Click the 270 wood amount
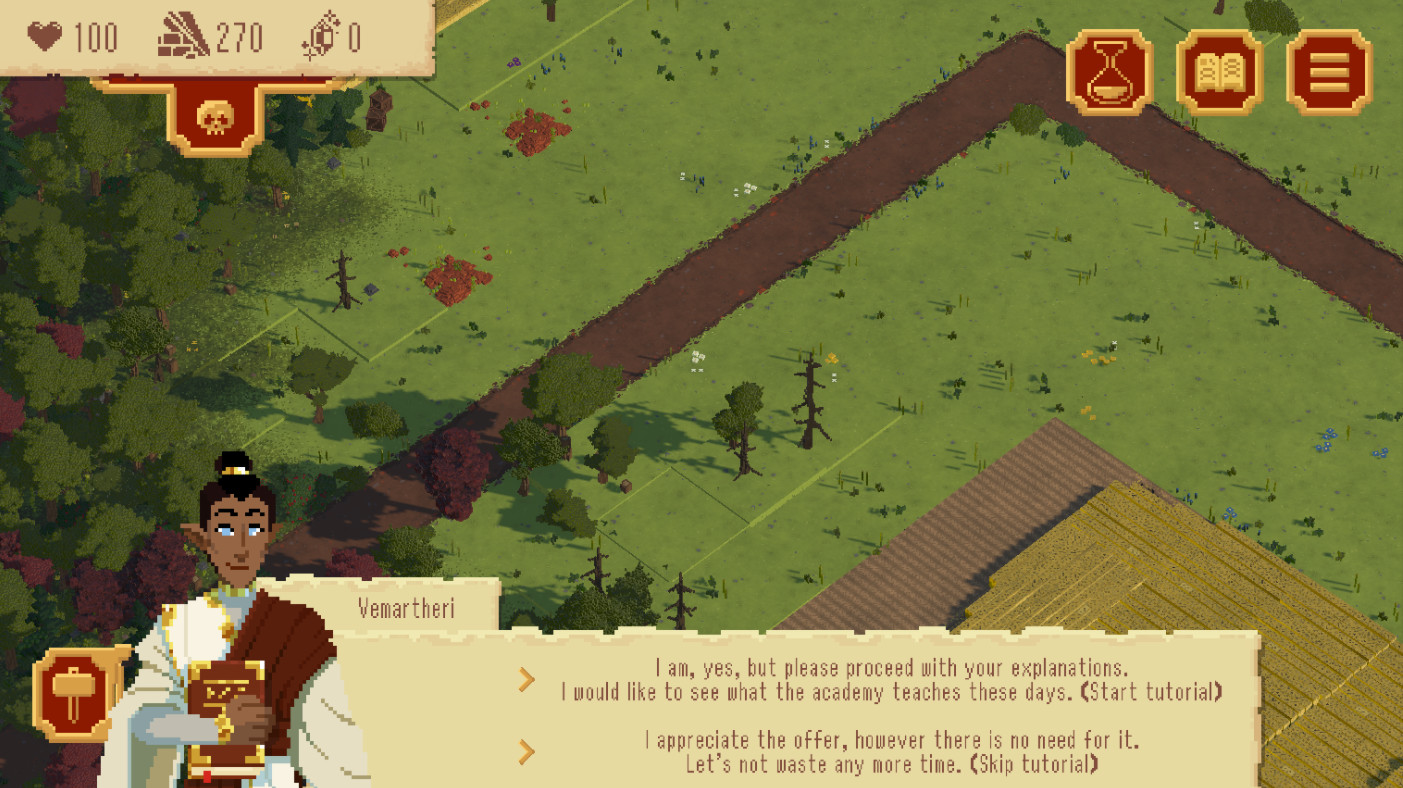Viewport: 1403px width, 788px height. (238, 38)
